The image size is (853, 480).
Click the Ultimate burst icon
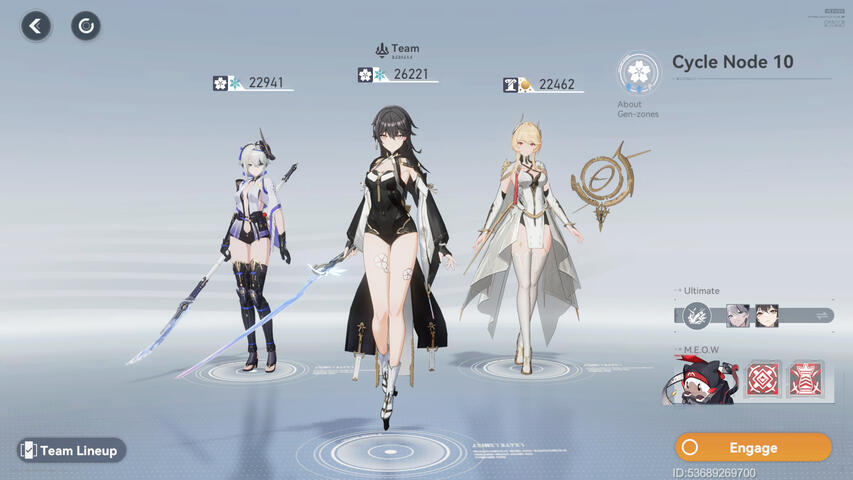[697, 316]
